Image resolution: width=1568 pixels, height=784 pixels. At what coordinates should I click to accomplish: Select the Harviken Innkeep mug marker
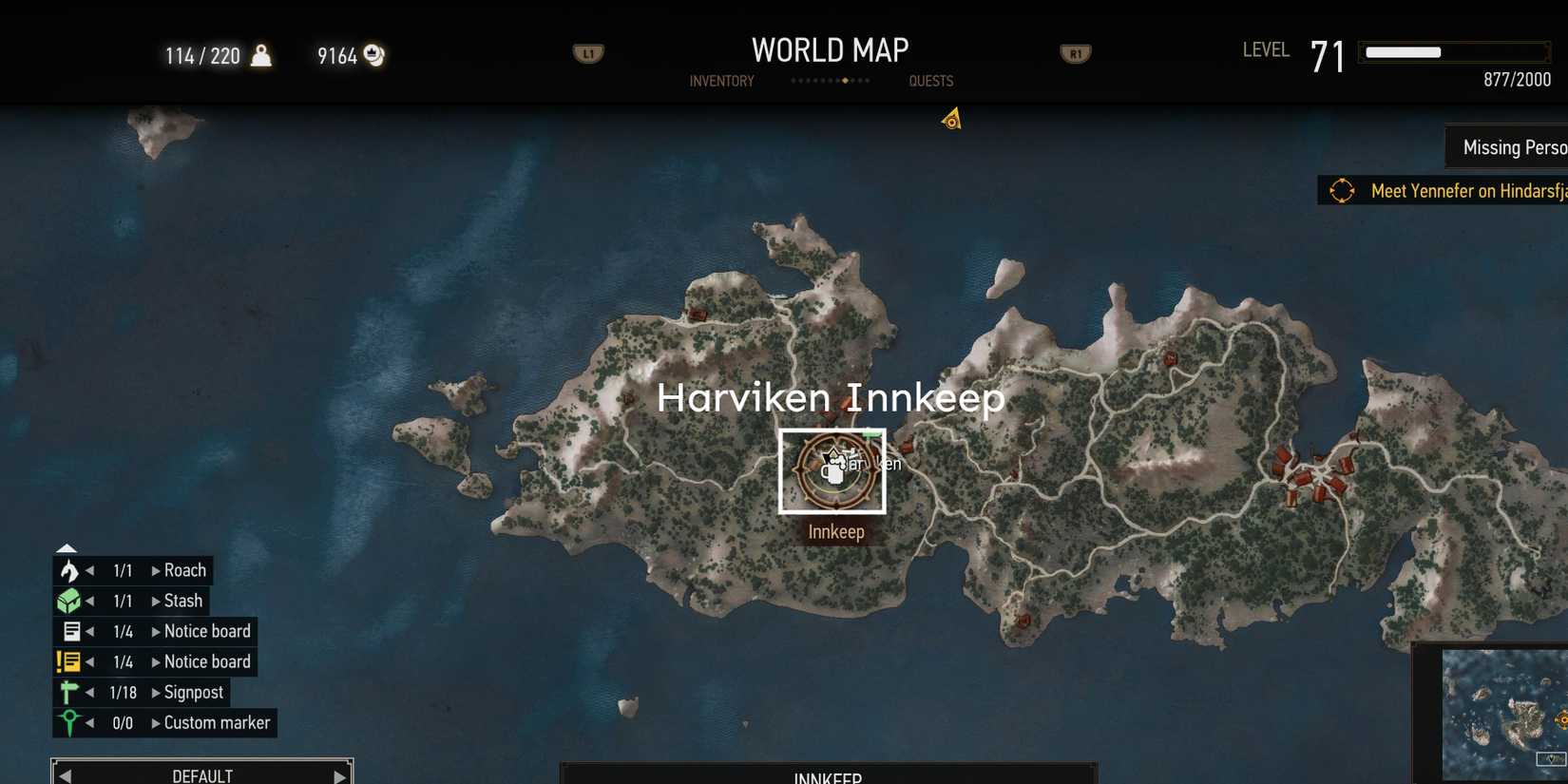[x=832, y=470]
